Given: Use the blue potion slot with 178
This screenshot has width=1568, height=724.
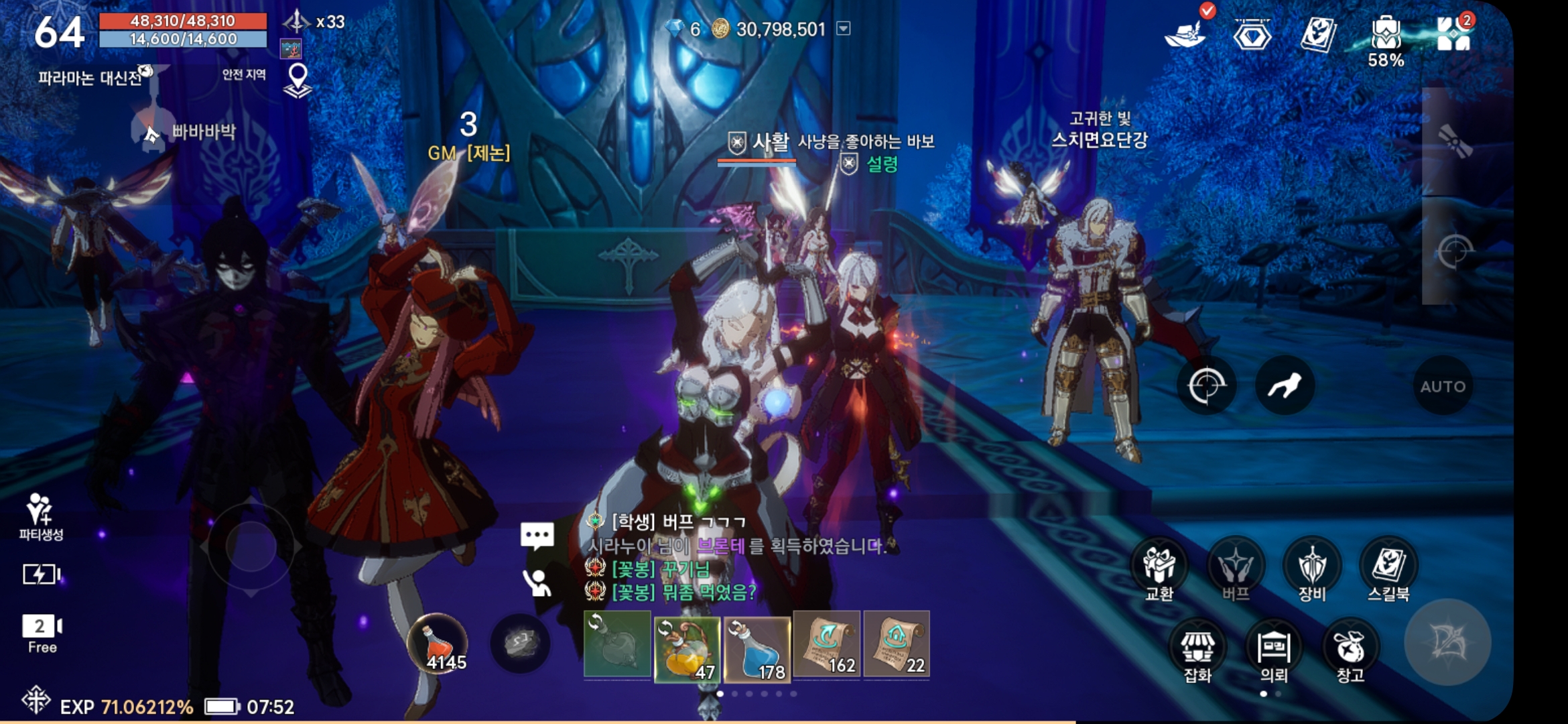Looking at the screenshot, I should pyautogui.click(x=757, y=646).
